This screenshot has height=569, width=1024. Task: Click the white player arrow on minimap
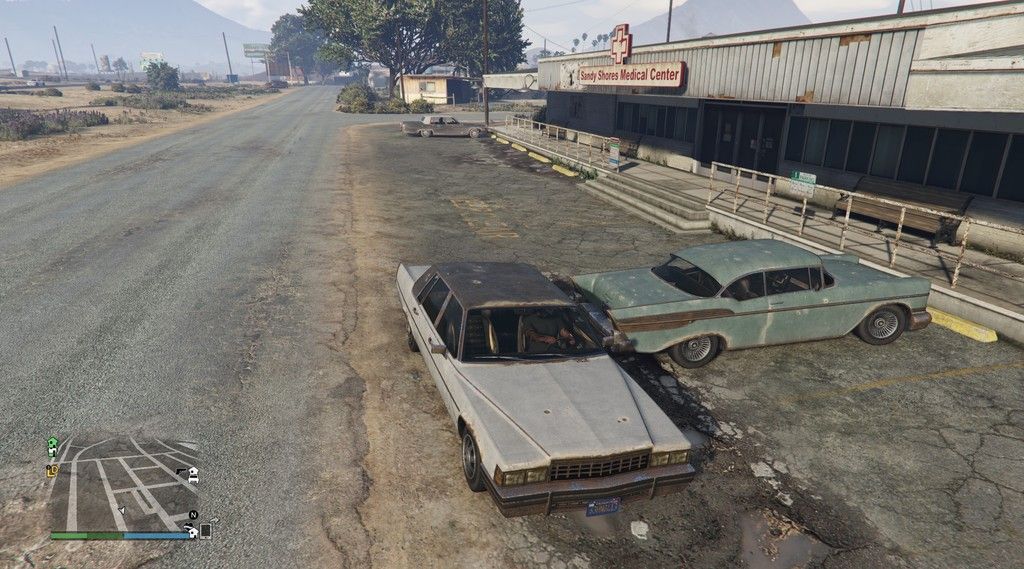pyautogui.click(x=121, y=510)
